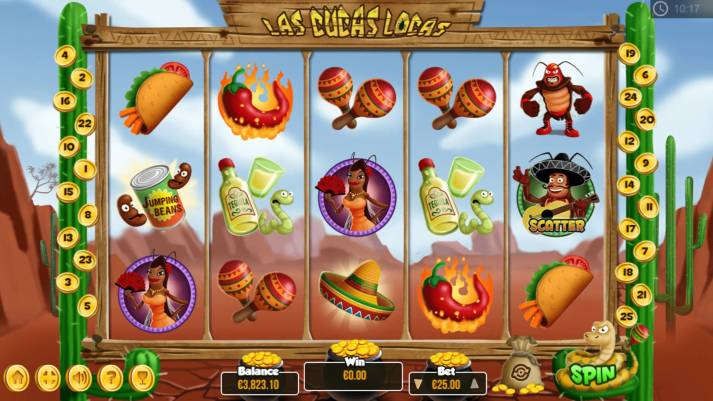
Task: Select payline coin number 19
Action: (x=628, y=52)
